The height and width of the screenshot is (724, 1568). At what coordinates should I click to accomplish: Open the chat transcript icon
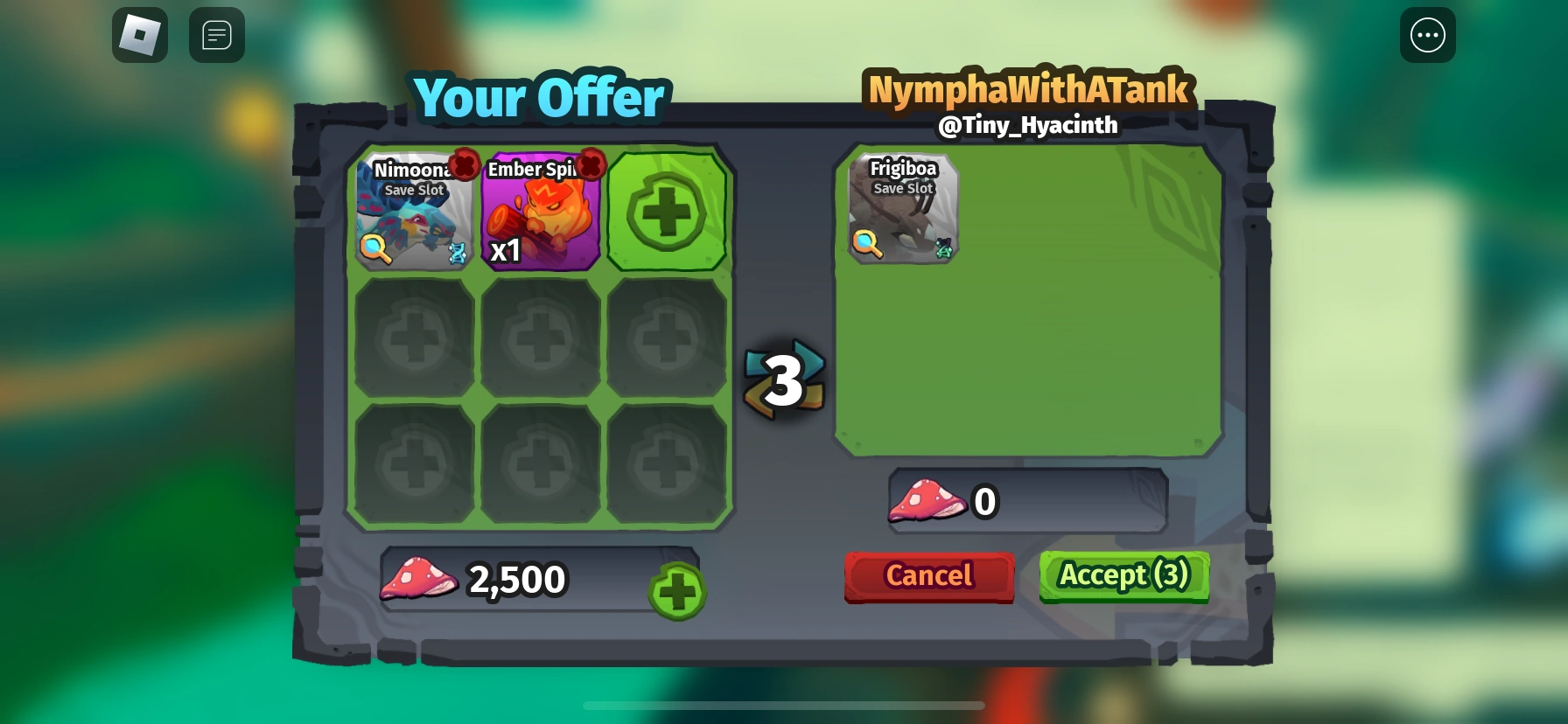(216, 35)
